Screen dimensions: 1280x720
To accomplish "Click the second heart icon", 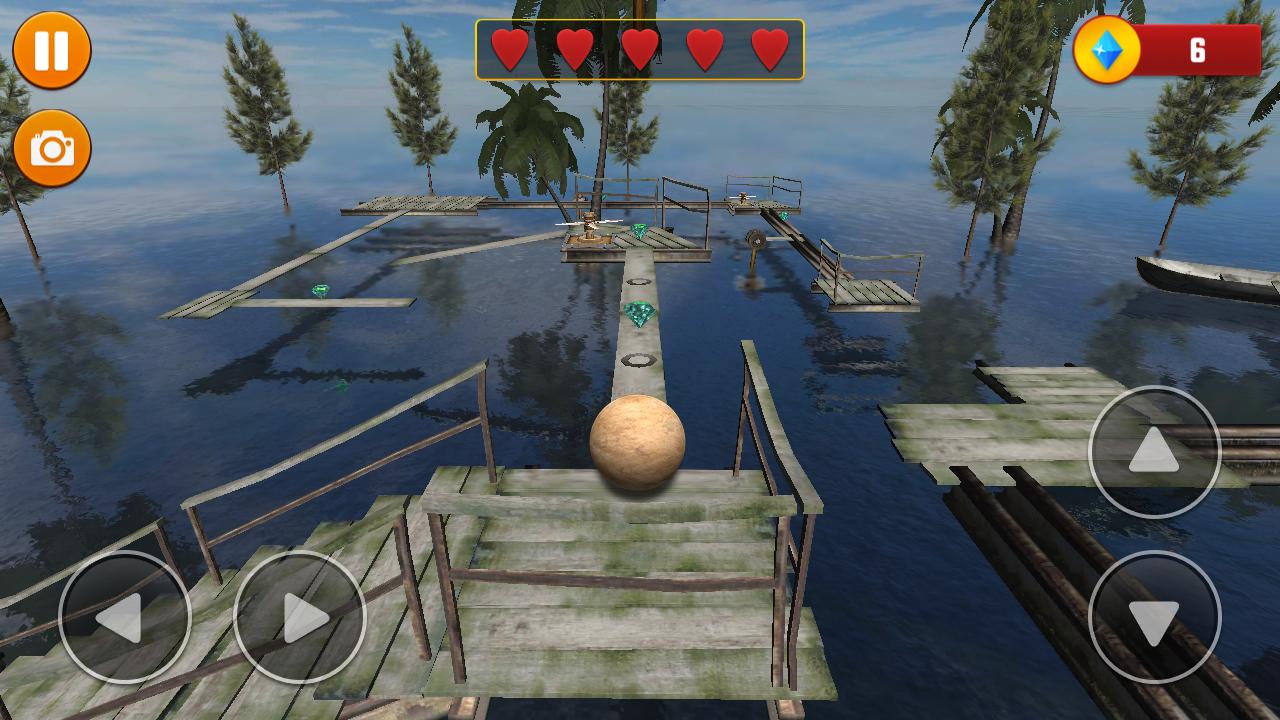I will (574, 46).
